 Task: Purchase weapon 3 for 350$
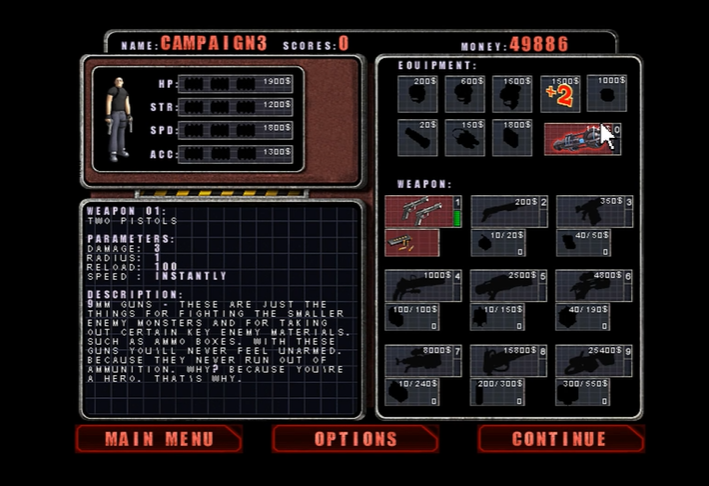point(594,211)
